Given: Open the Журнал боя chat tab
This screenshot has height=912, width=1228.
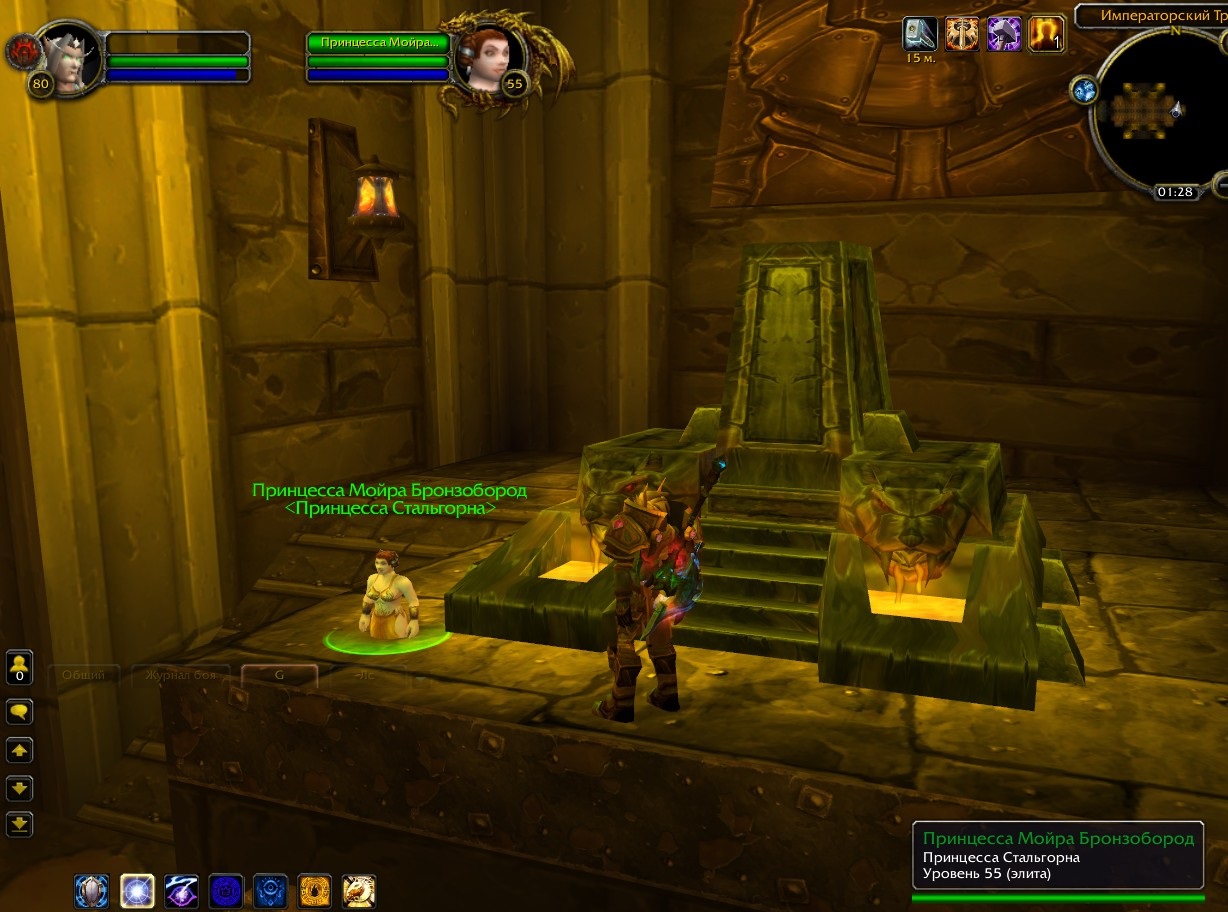Looking at the screenshot, I should [181, 675].
